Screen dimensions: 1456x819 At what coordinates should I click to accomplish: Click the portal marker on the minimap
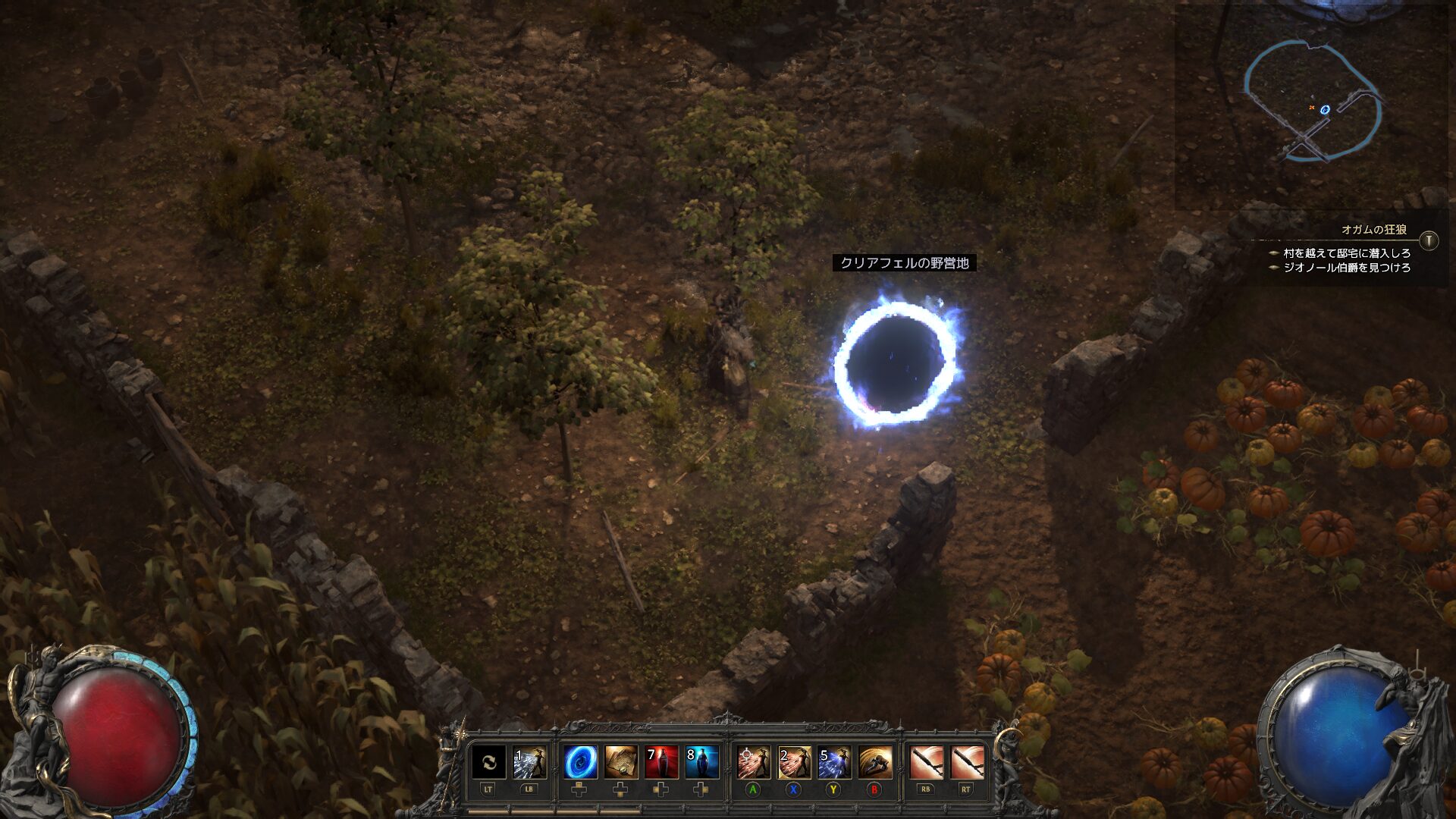(x=1325, y=109)
